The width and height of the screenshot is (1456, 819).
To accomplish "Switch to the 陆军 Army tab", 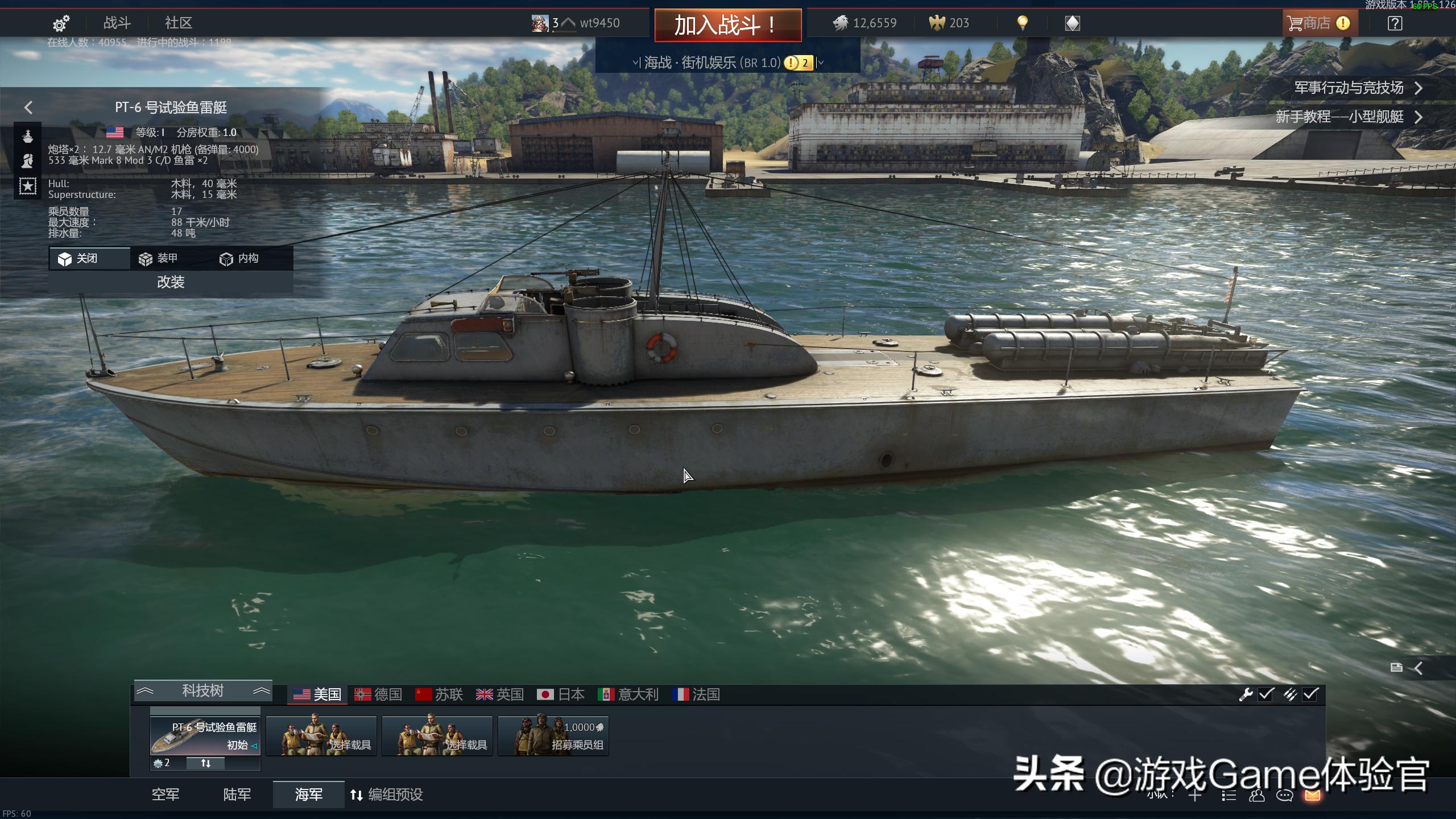I will tap(237, 795).
